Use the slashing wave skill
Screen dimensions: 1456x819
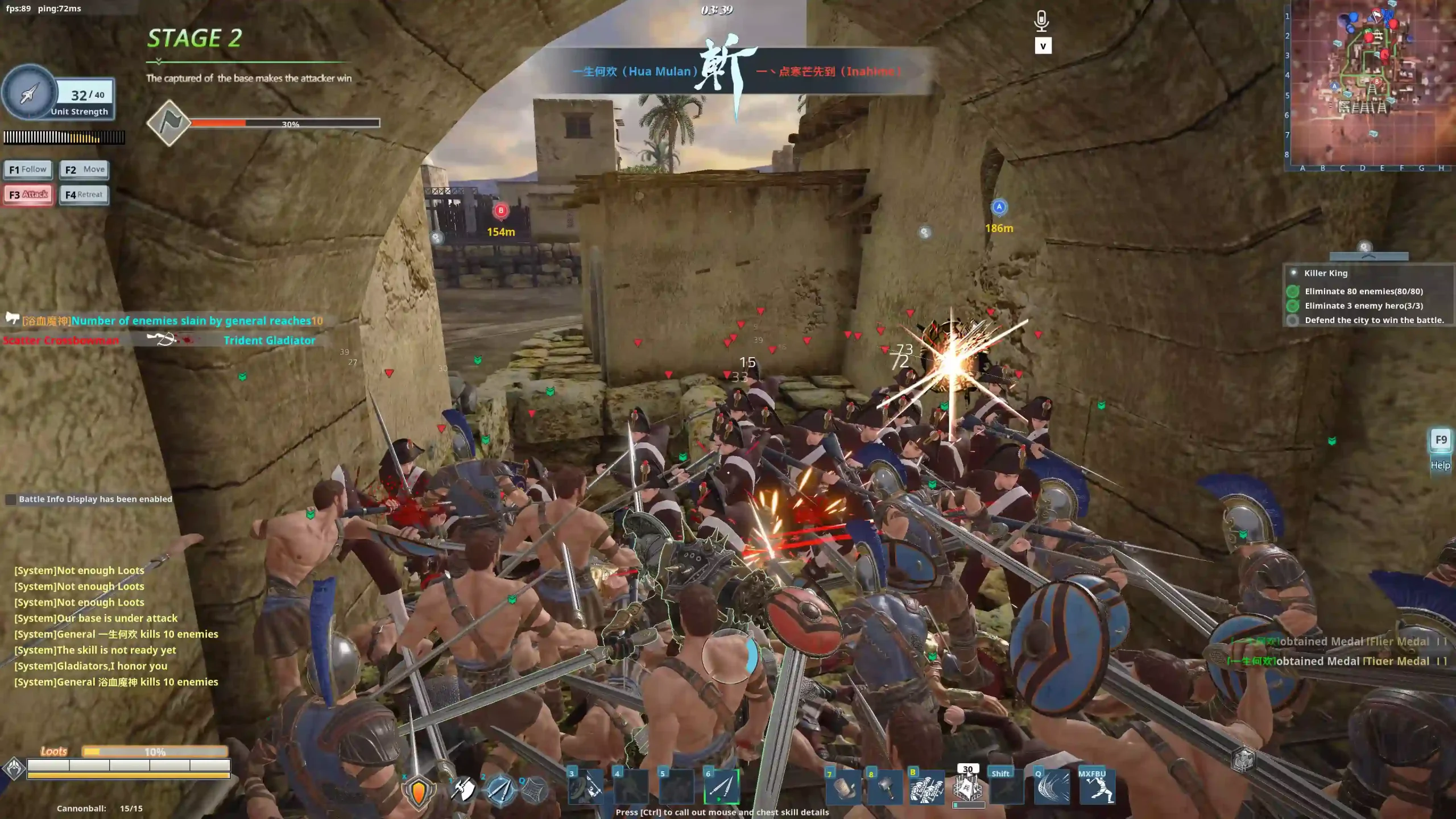point(1051,788)
